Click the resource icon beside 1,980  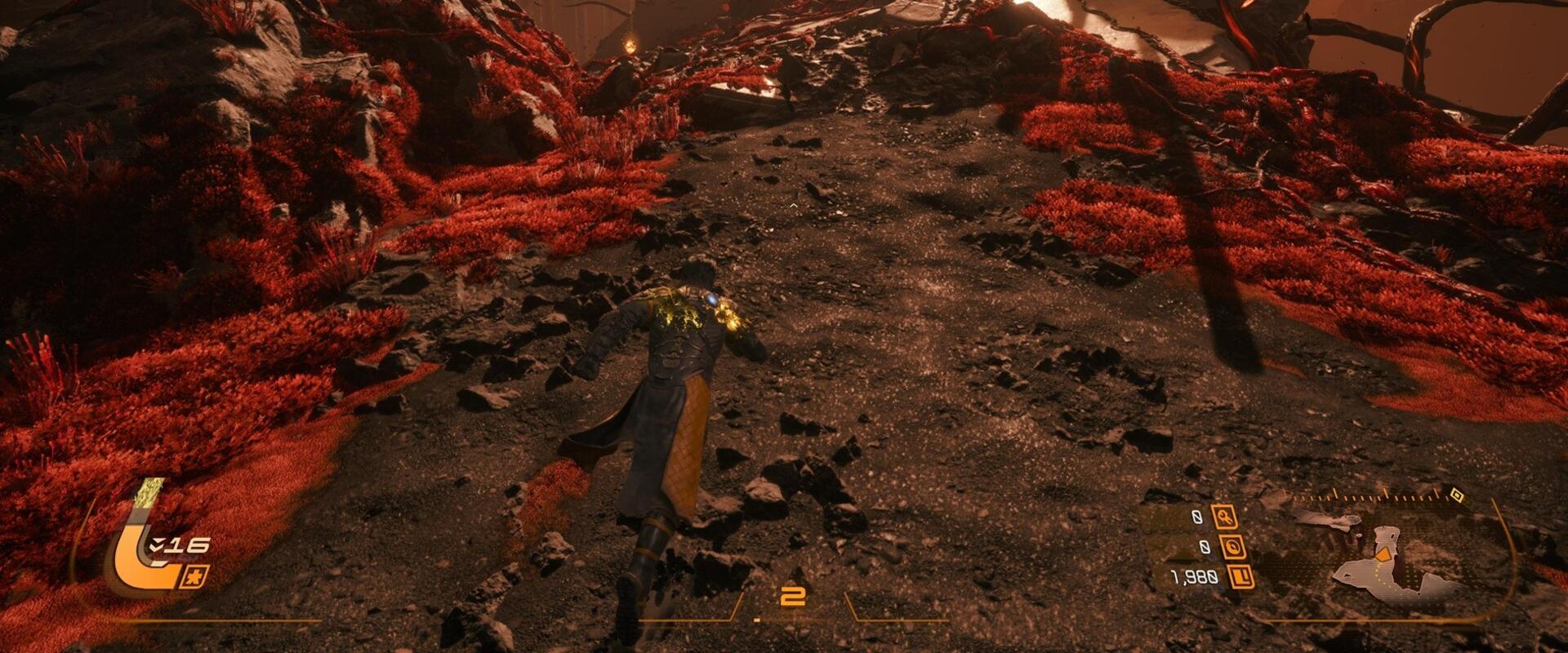point(1241,577)
